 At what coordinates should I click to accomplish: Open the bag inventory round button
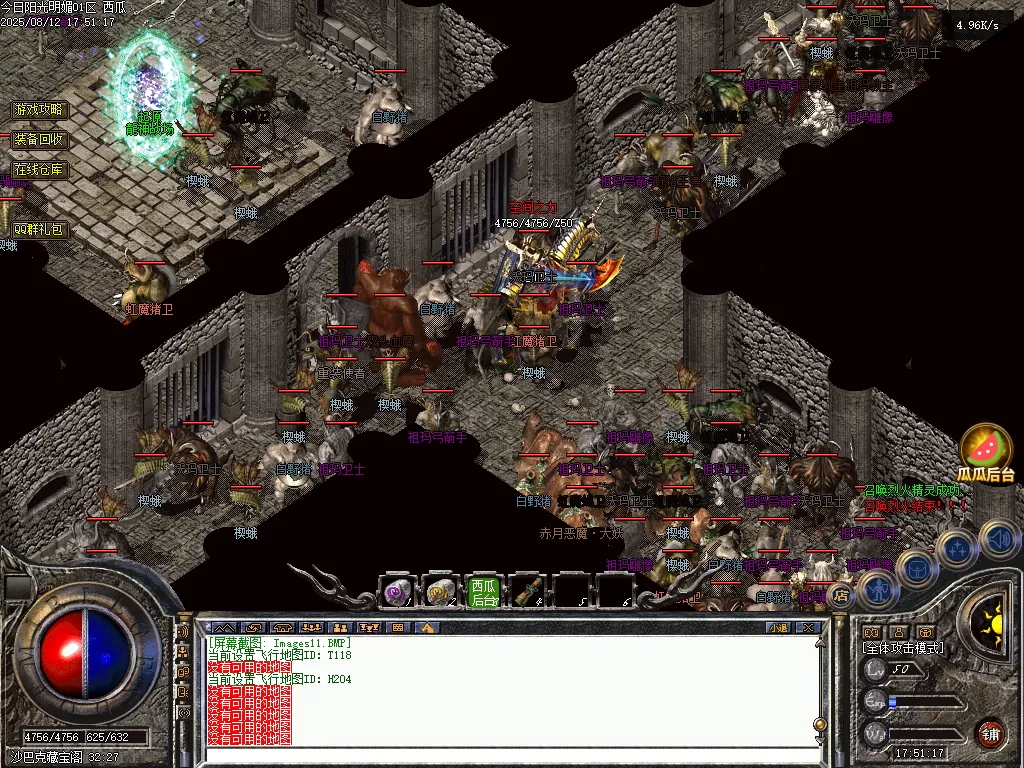coord(916,568)
